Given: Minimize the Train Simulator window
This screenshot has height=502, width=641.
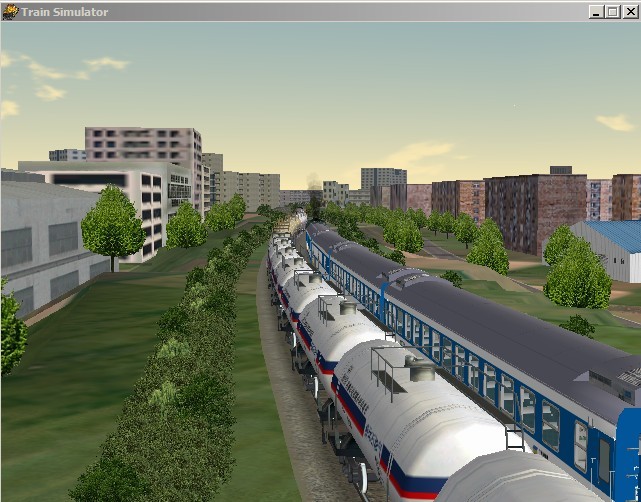Looking at the screenshot, I should [597, 12].
